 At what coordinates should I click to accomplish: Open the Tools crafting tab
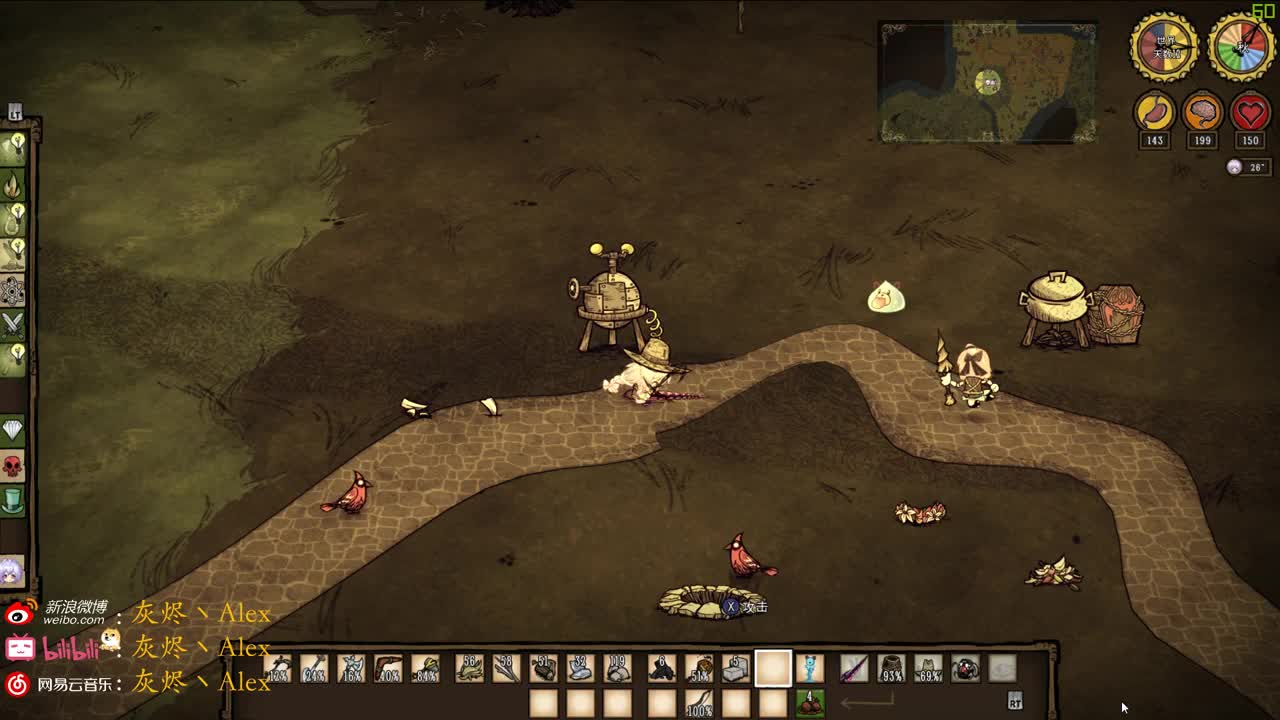click(14, 149)
